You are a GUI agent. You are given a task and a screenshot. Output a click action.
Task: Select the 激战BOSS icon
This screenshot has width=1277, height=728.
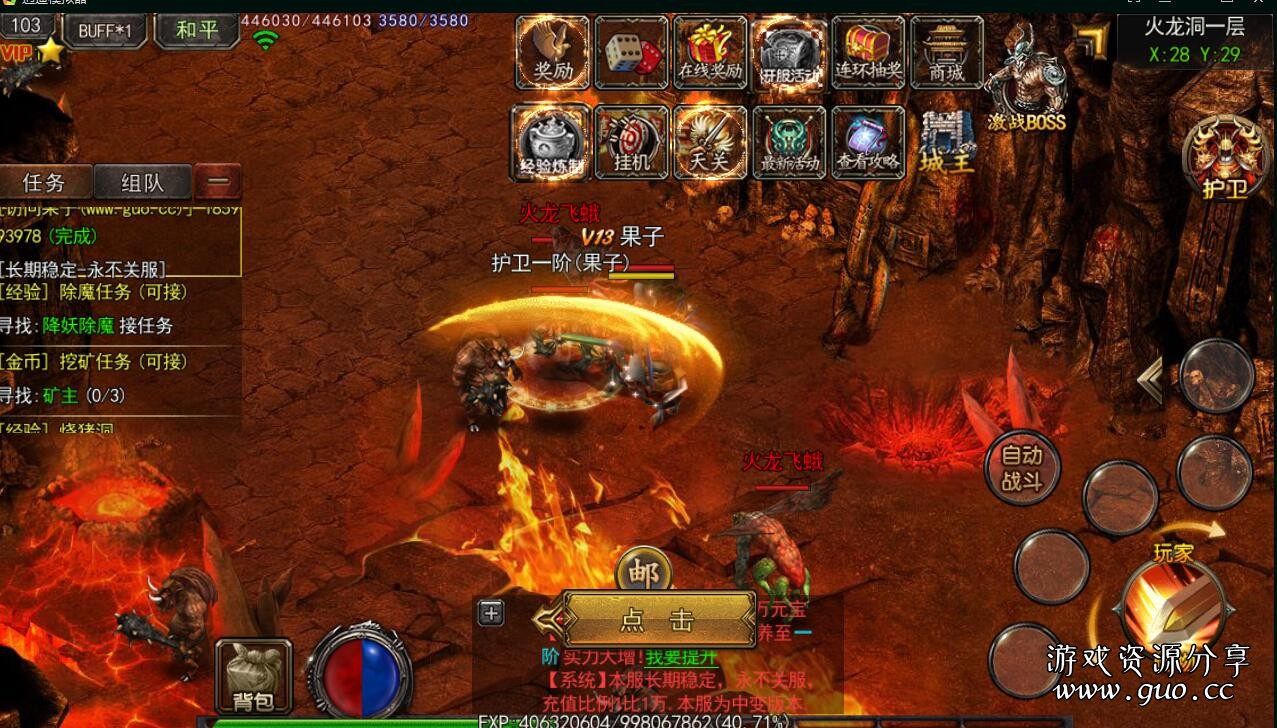1026,82
